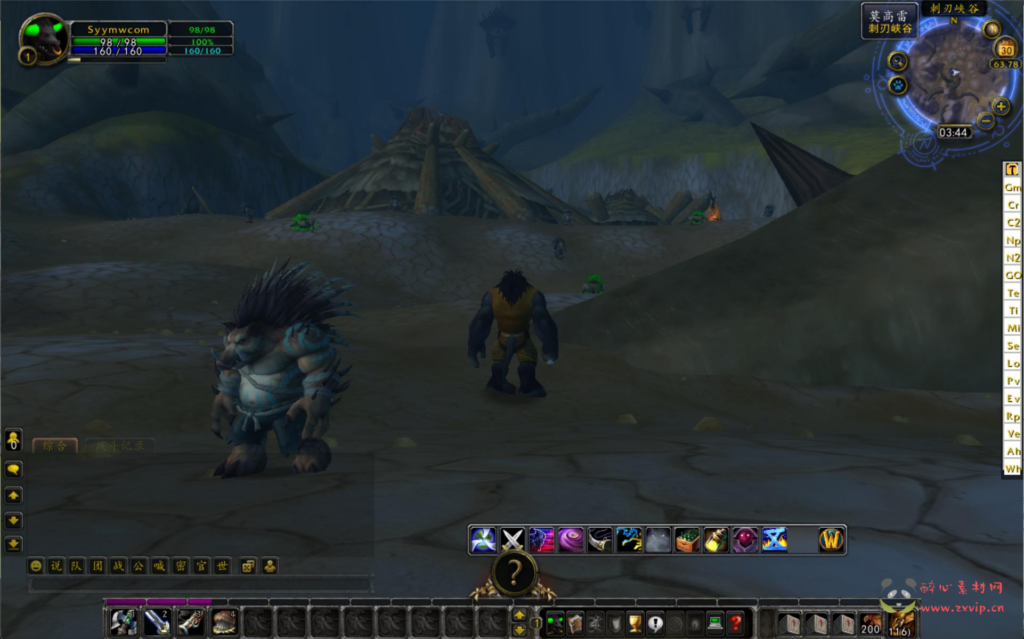Select the 综合 chat tab

54,446
